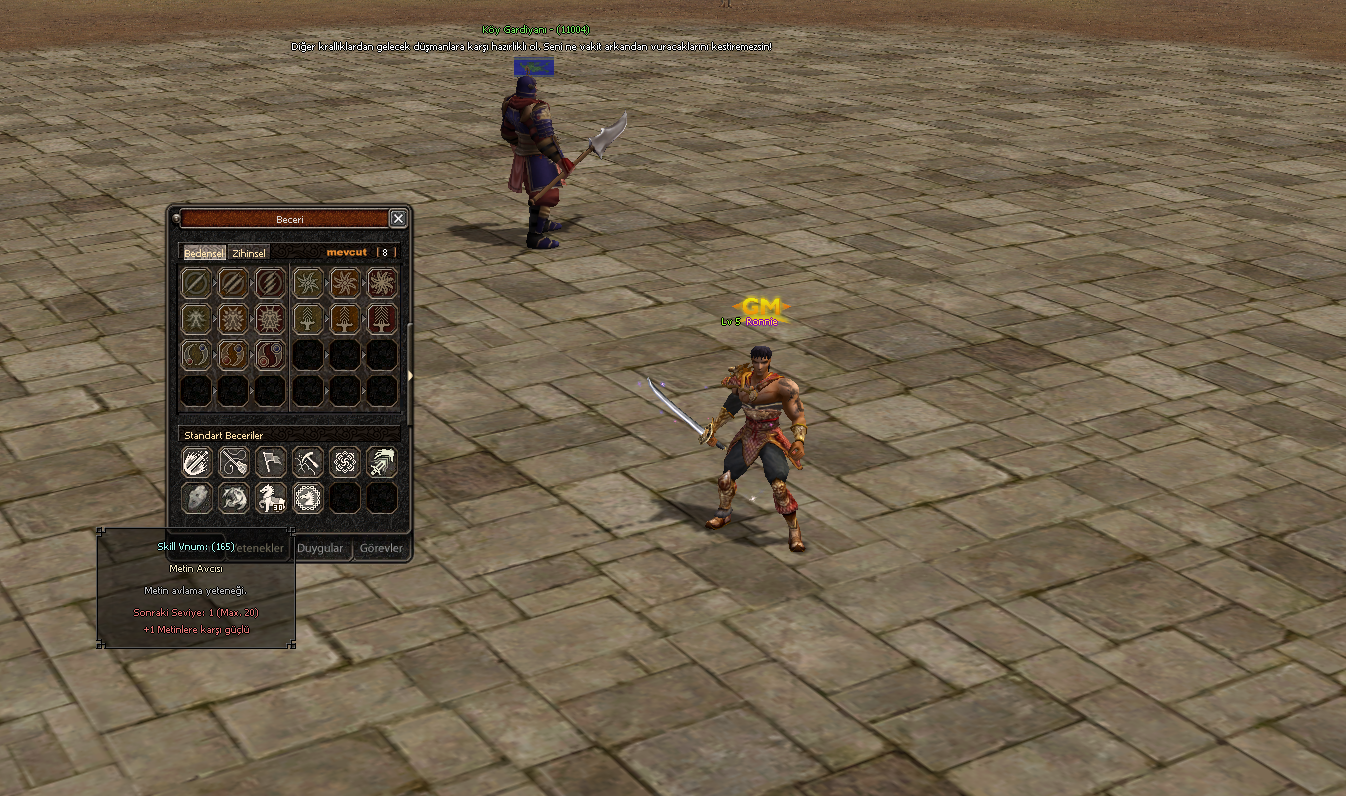Image resolution: width=1346 pixels, height=796 pixels.
Task: Open the Görevler tab
Action: 381,548
